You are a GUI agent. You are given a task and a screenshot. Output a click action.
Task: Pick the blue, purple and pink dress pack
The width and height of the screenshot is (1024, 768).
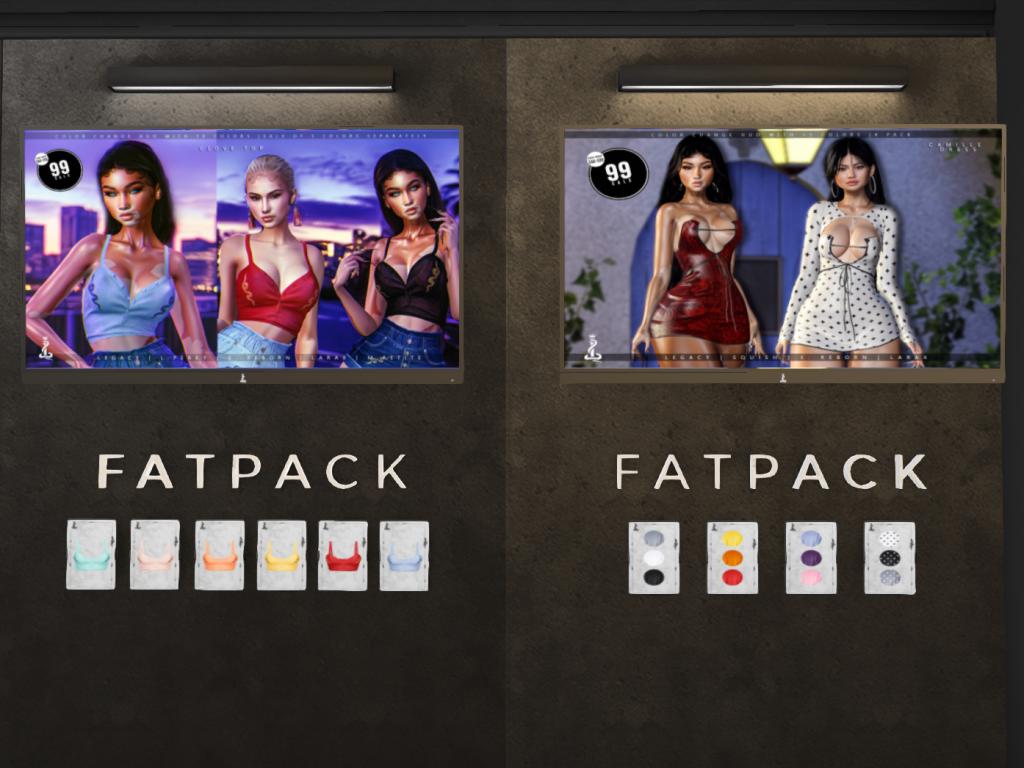(x=811, y=558)
